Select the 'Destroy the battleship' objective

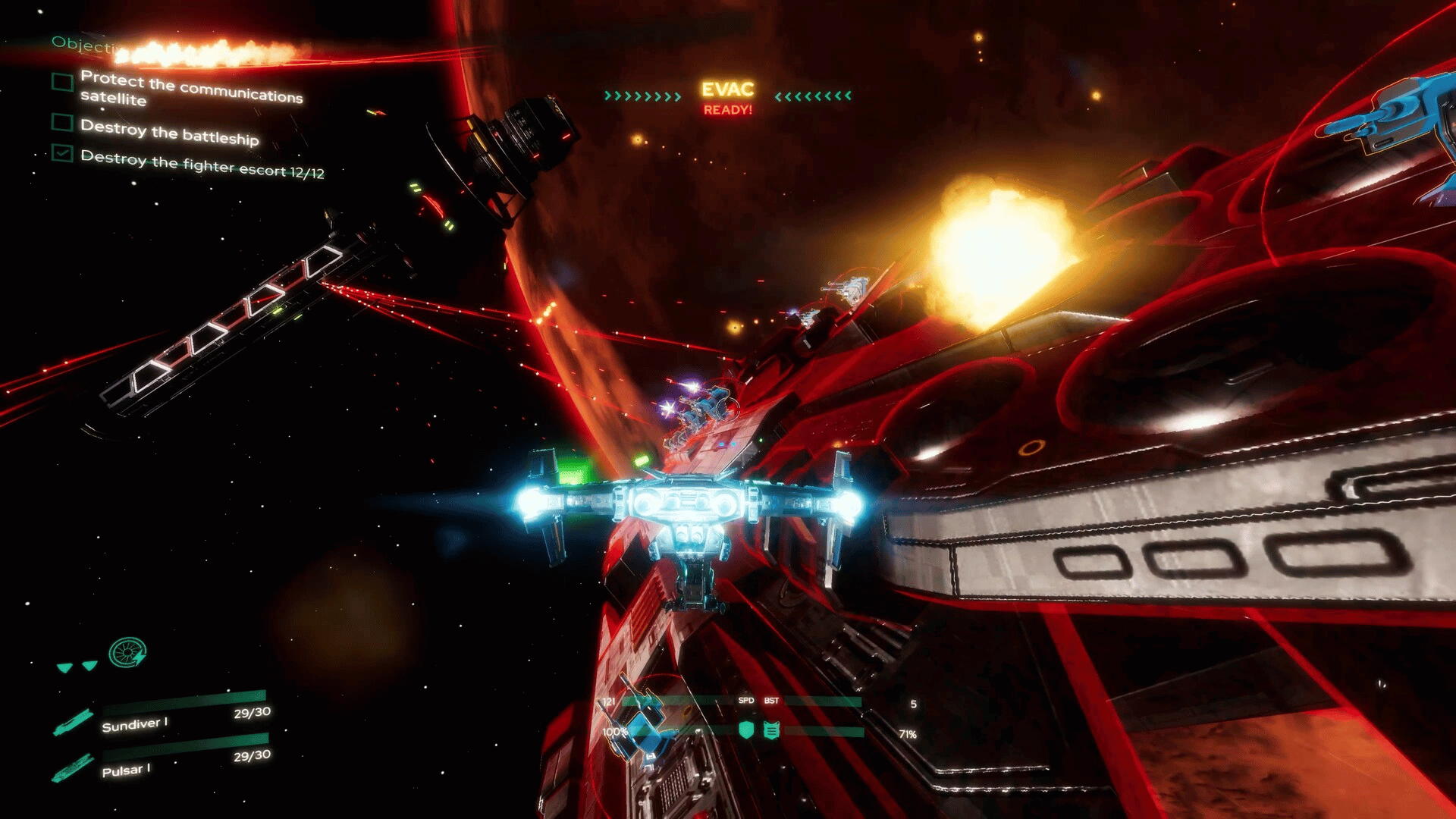[169, 132]
